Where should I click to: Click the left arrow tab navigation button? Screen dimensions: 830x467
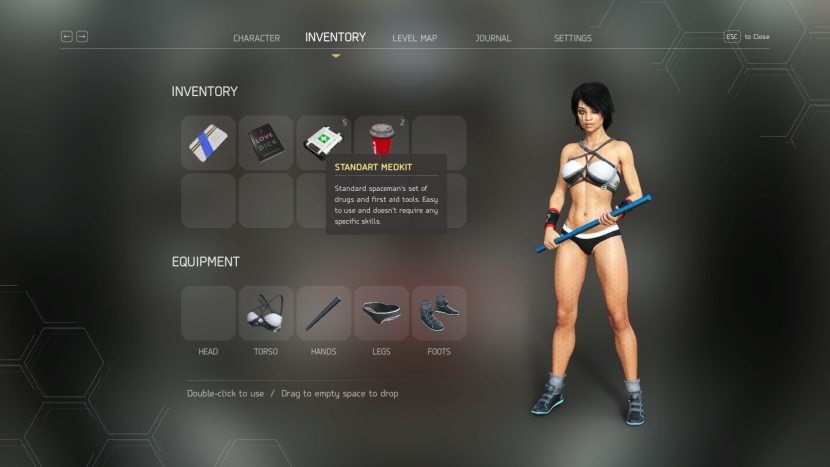pos(67,36)
